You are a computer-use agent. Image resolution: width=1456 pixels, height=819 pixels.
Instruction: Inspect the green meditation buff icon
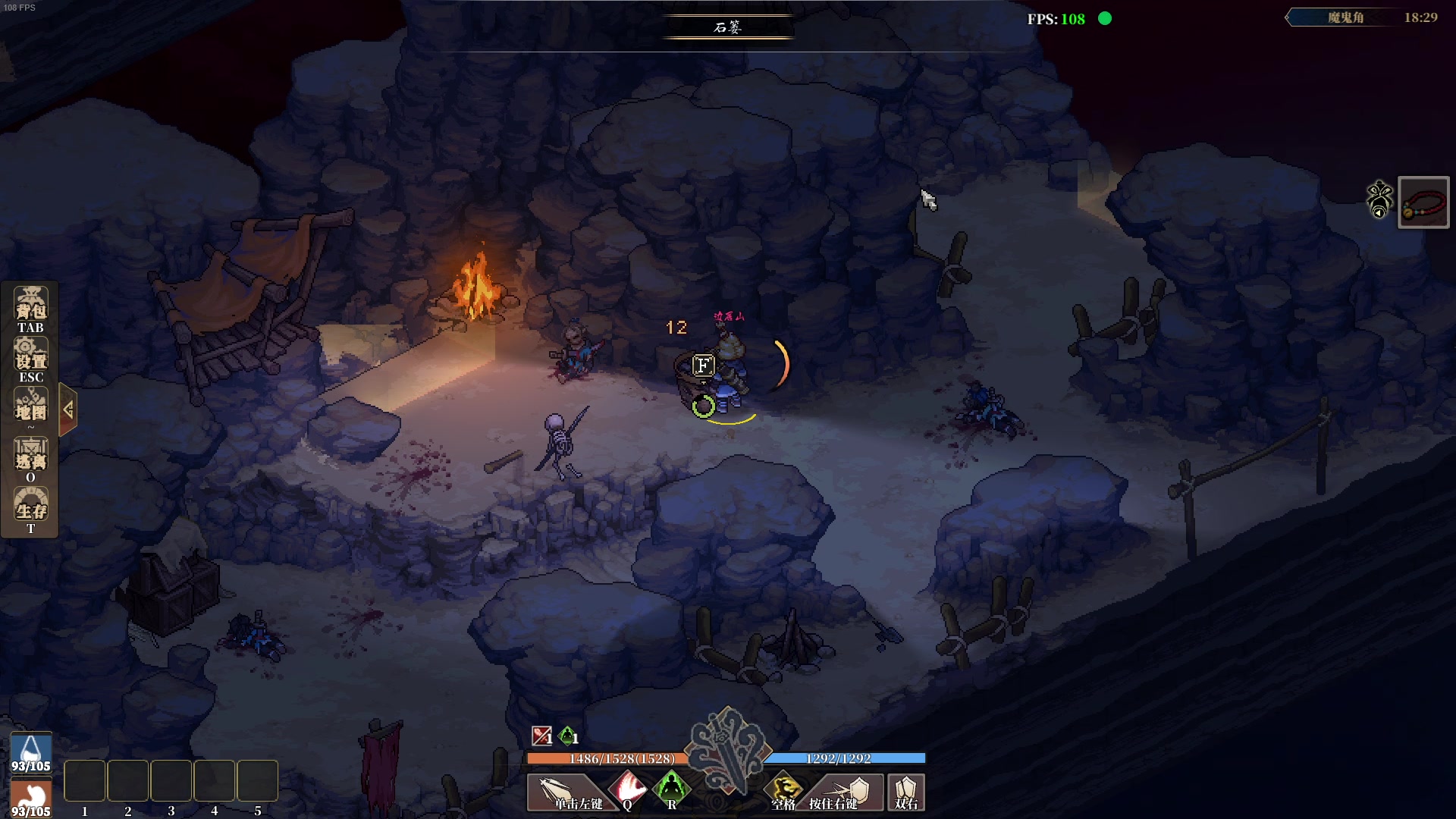[x=567, y=736]
